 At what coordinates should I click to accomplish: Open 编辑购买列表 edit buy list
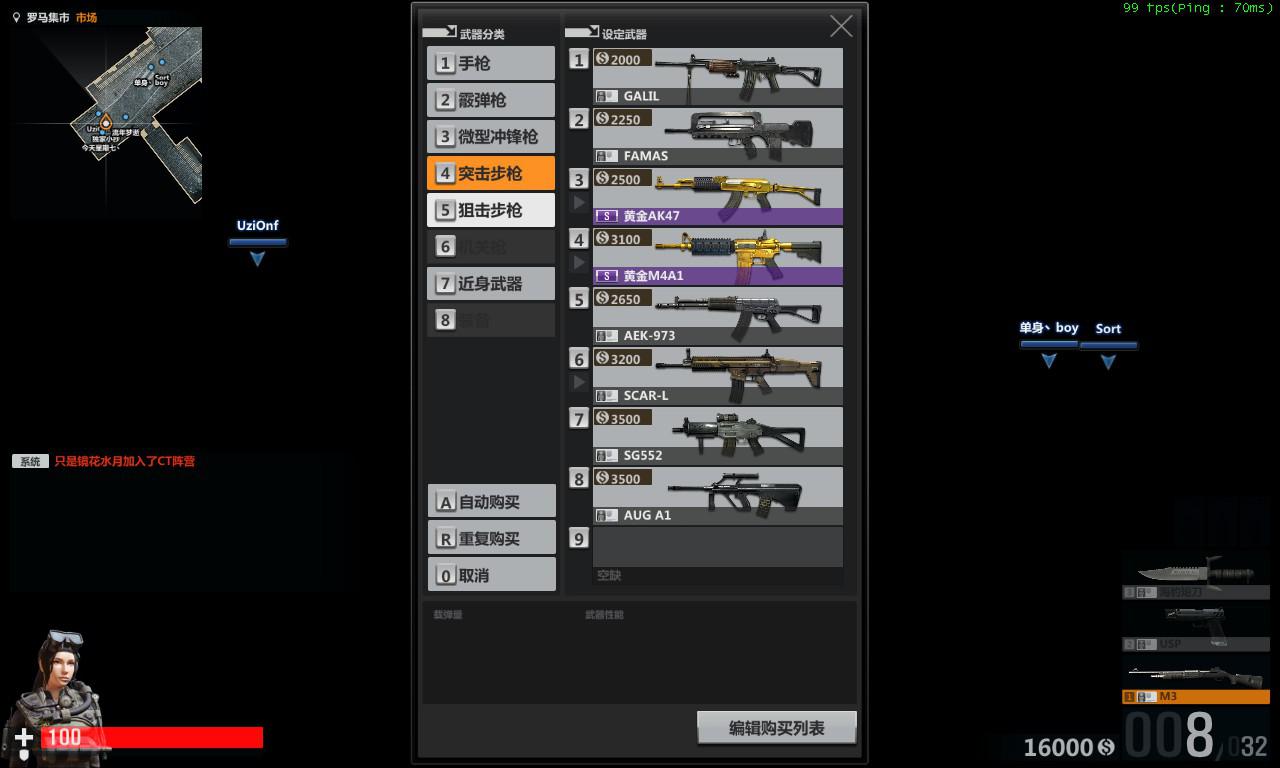[x=776, y=728]
